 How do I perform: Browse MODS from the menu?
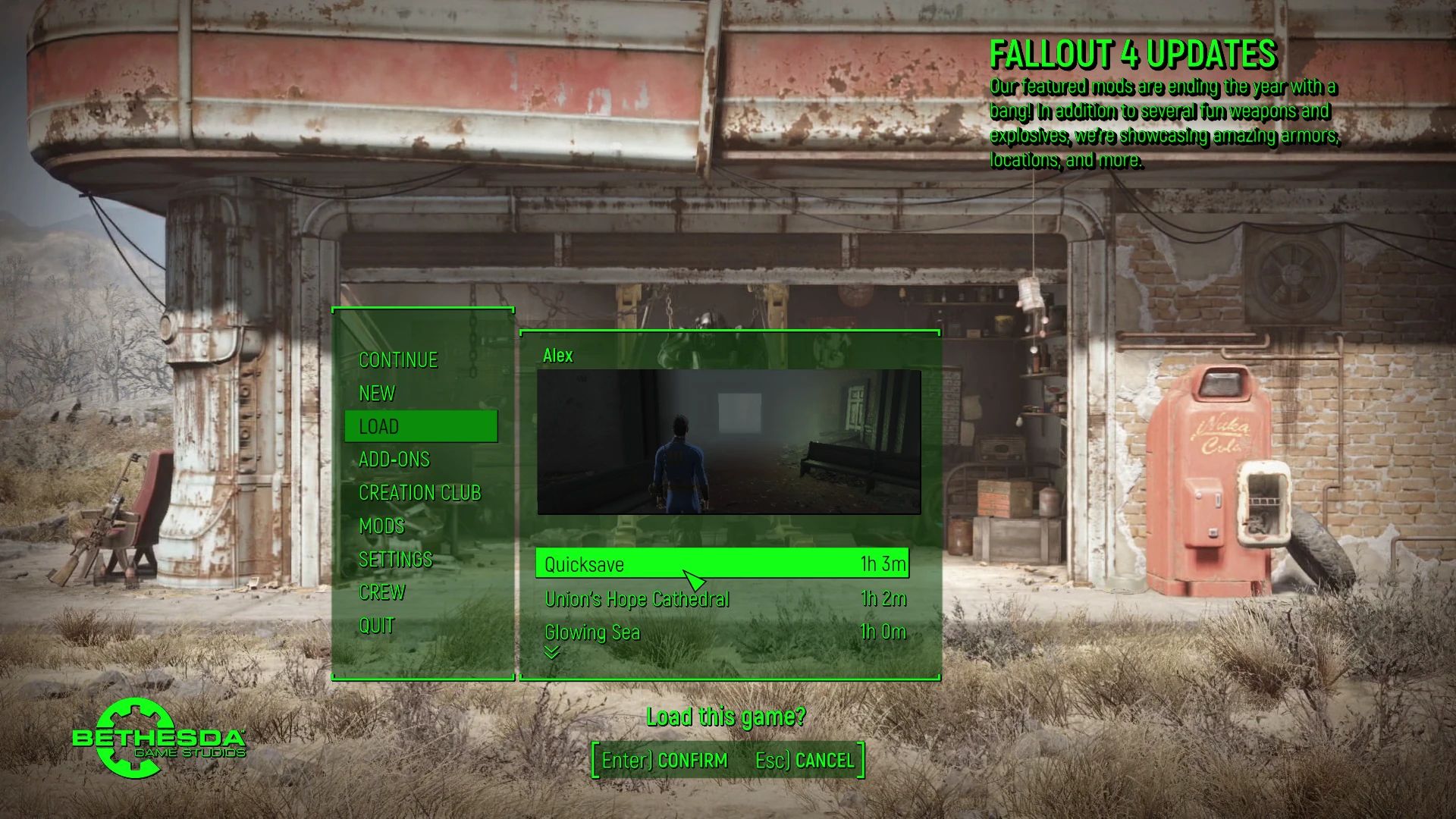(381, 526)
